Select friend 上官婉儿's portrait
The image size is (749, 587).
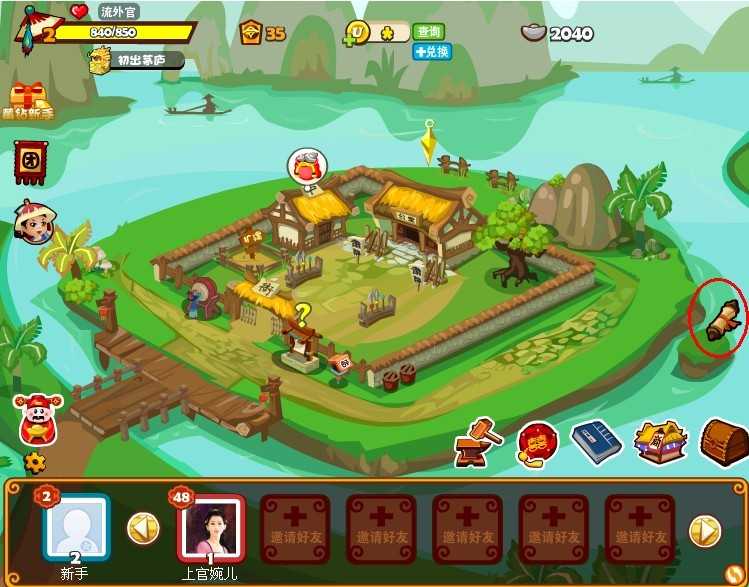tap(210, 527)
